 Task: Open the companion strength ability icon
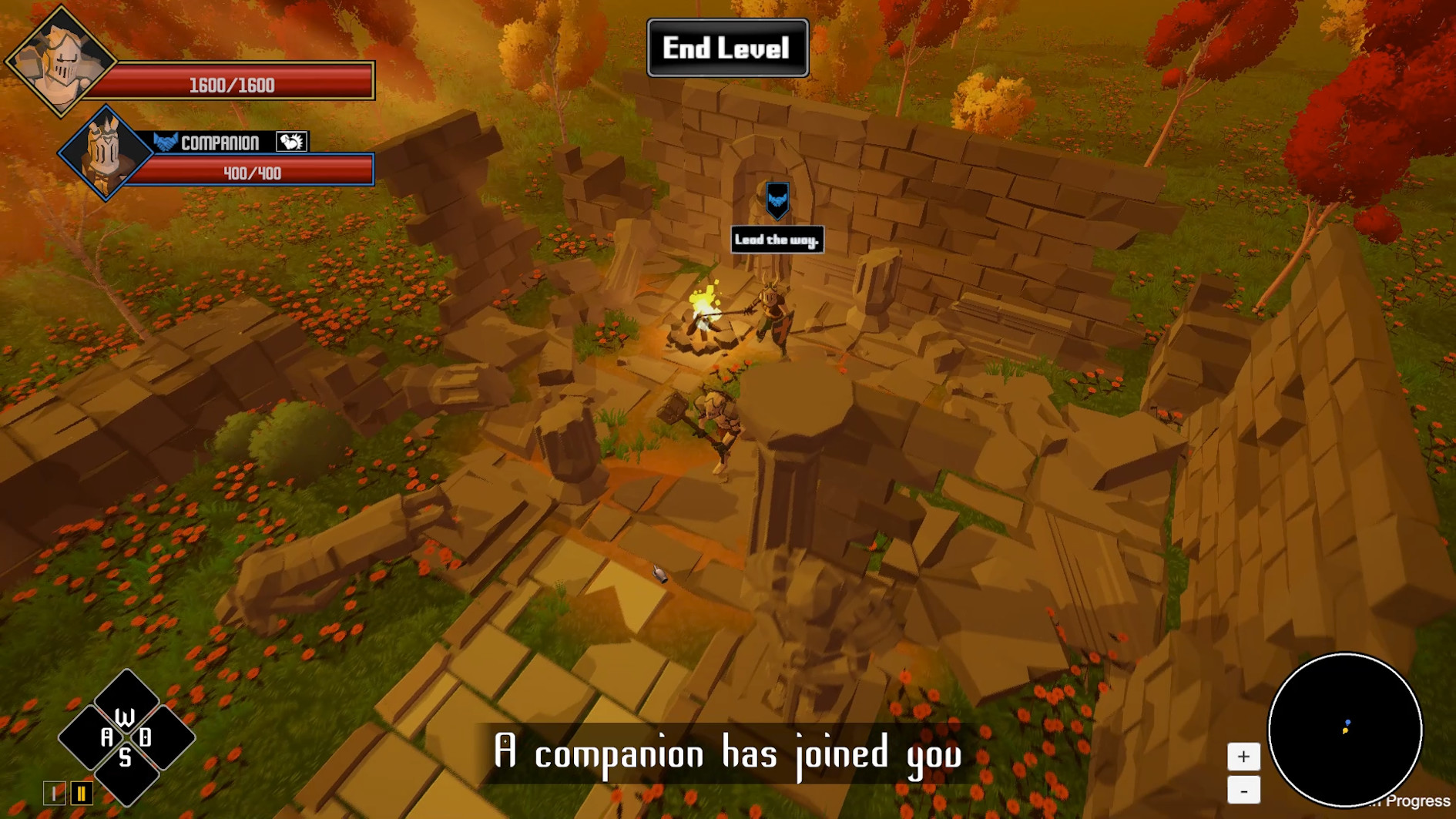(x=290, y=141)
